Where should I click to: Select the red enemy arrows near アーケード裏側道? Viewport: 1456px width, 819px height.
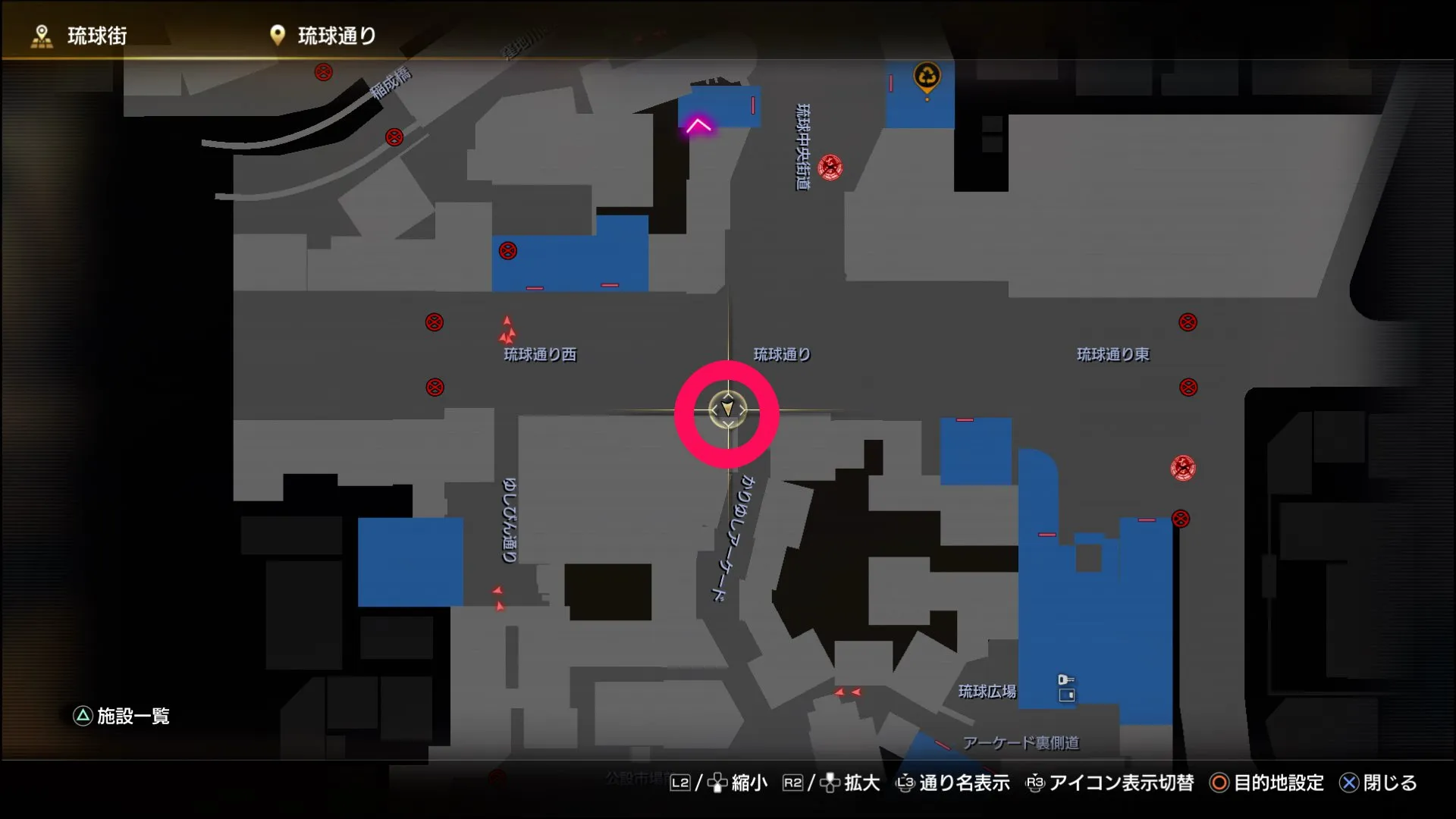tap(847, 693)
